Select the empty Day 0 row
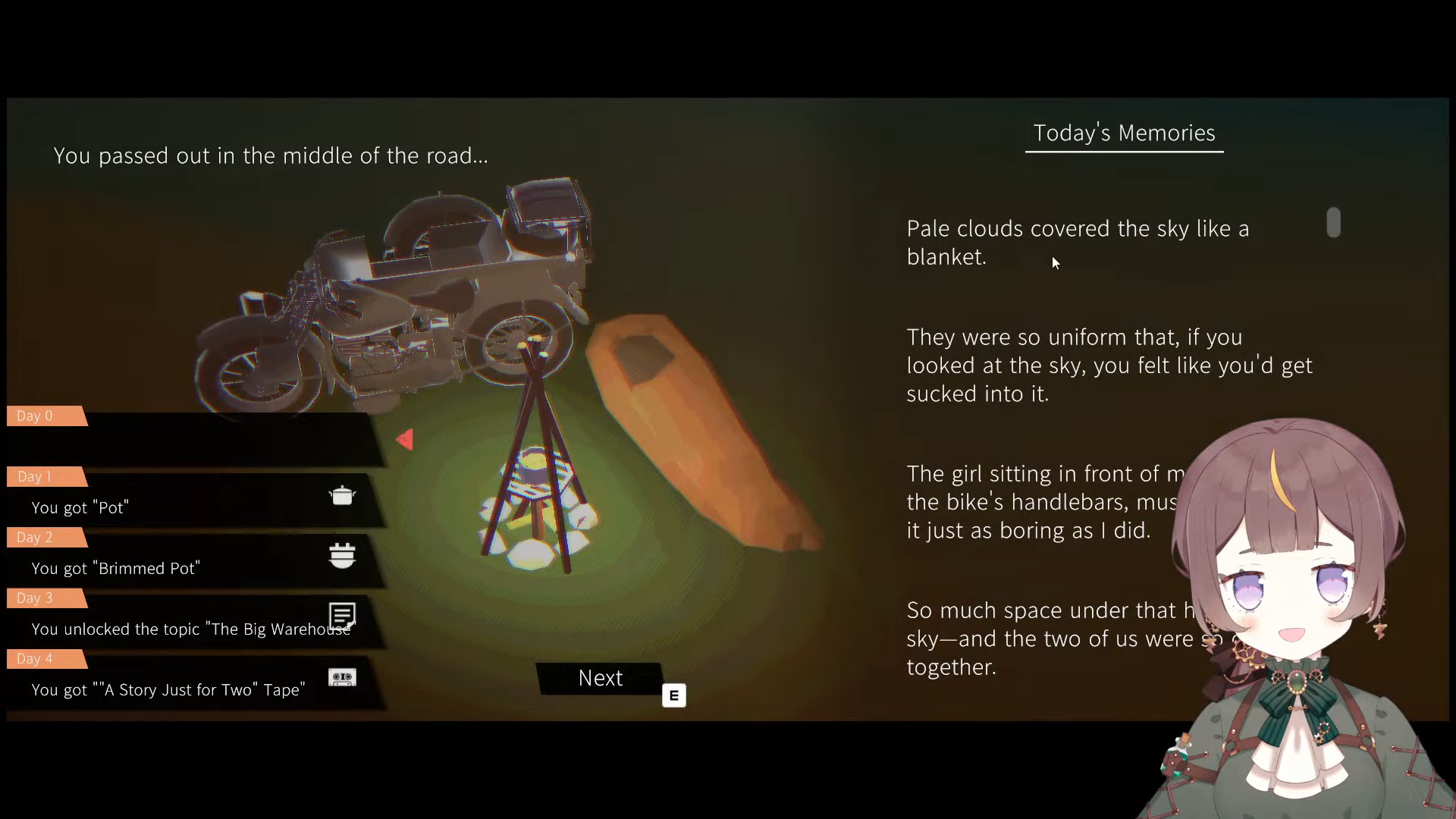The width and height of the screenshot is (1456, 819). point(190,443)
